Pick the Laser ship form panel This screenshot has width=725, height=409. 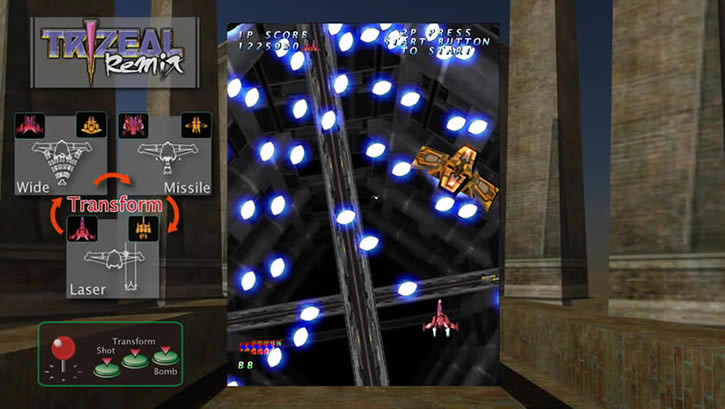coord(112,256)
